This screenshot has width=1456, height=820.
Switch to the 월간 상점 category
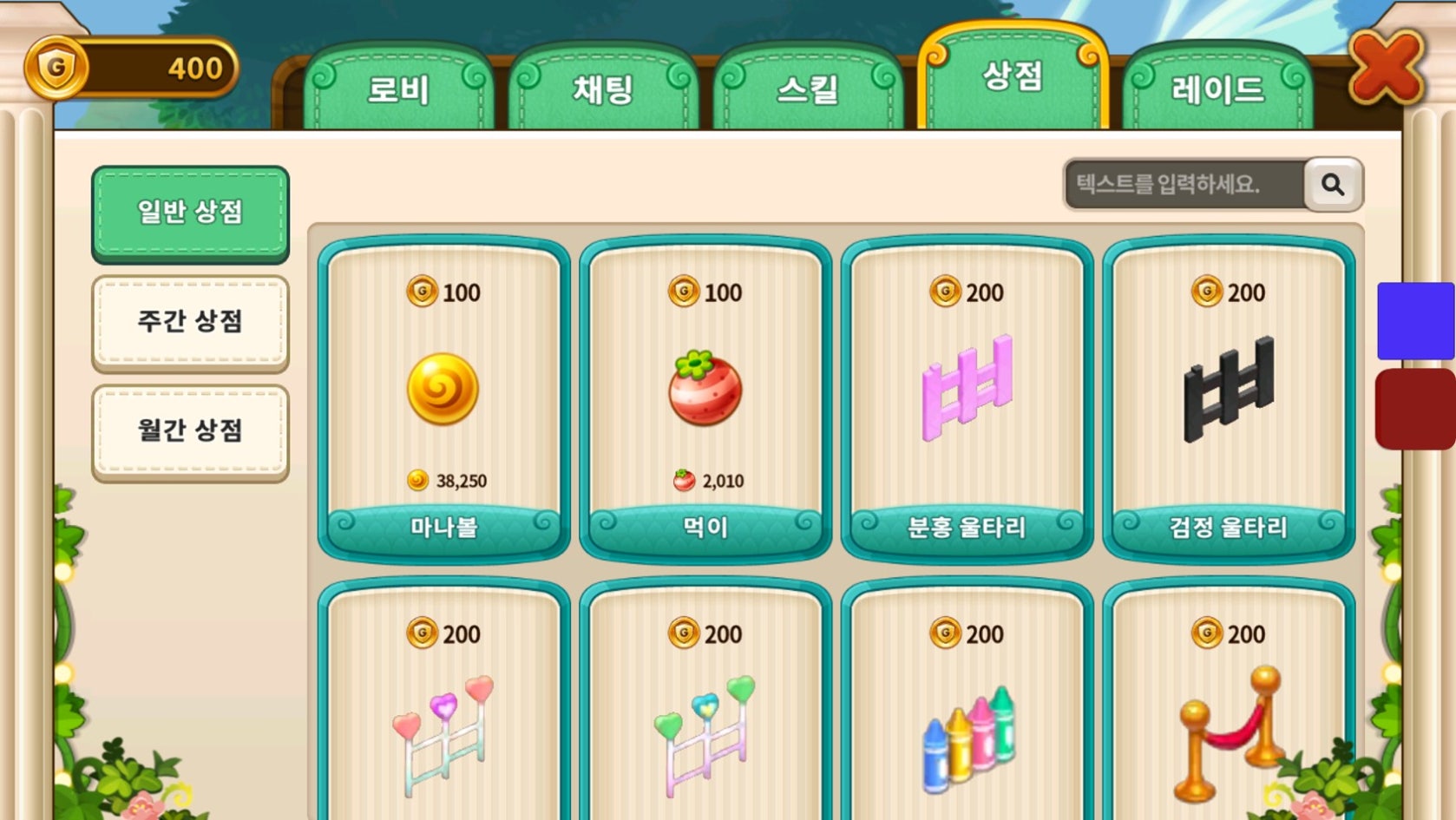[x=190, y=431]
